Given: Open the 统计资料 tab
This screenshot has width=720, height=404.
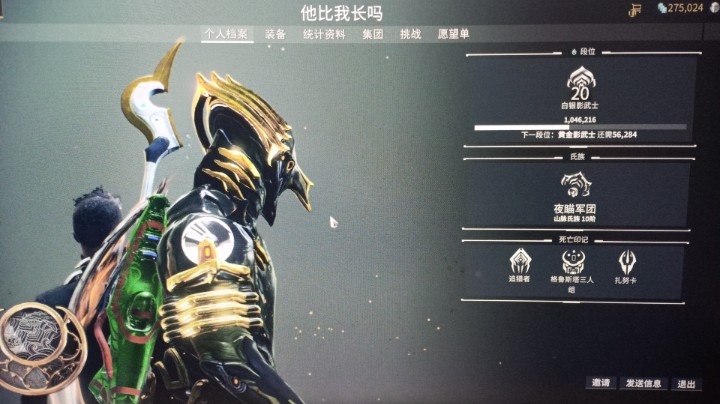Looking at the screenshot, I should tap(324, 34).
